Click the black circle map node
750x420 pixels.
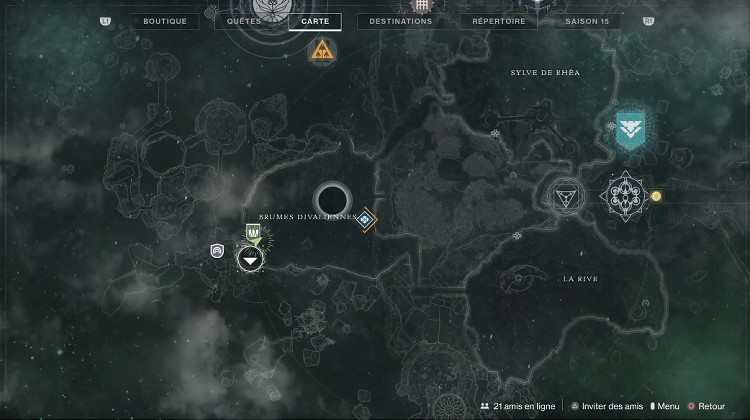click(331, 197)
